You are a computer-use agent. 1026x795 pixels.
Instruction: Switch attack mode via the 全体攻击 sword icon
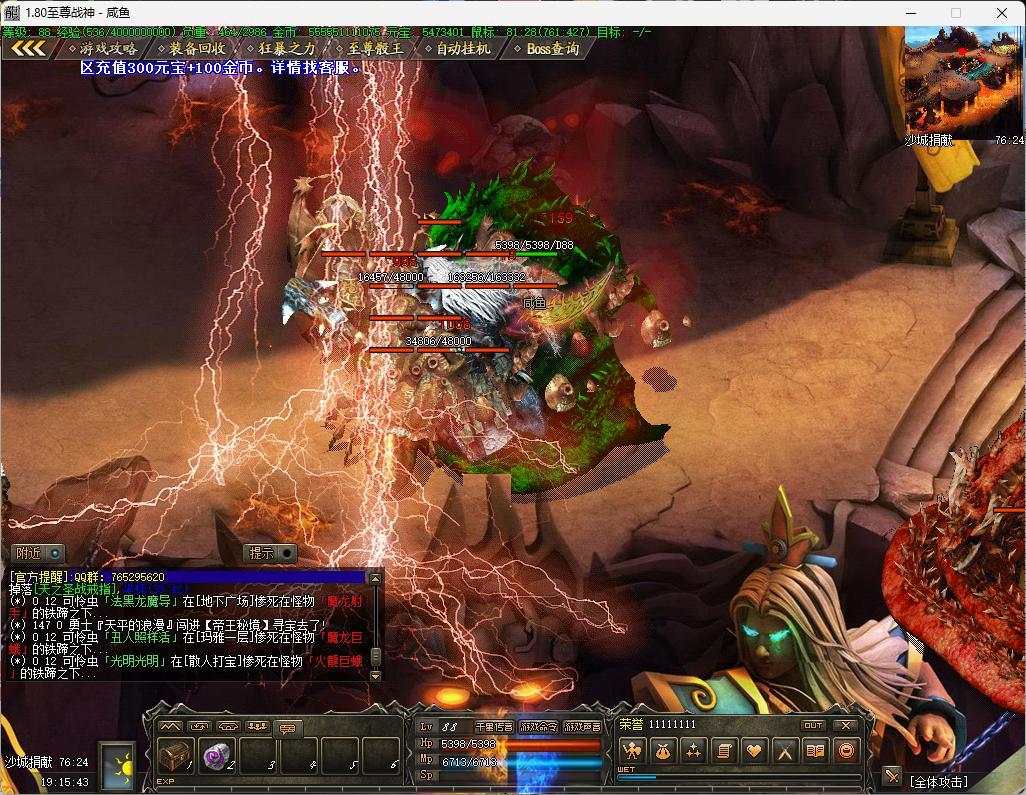click(x=892, y=776)
